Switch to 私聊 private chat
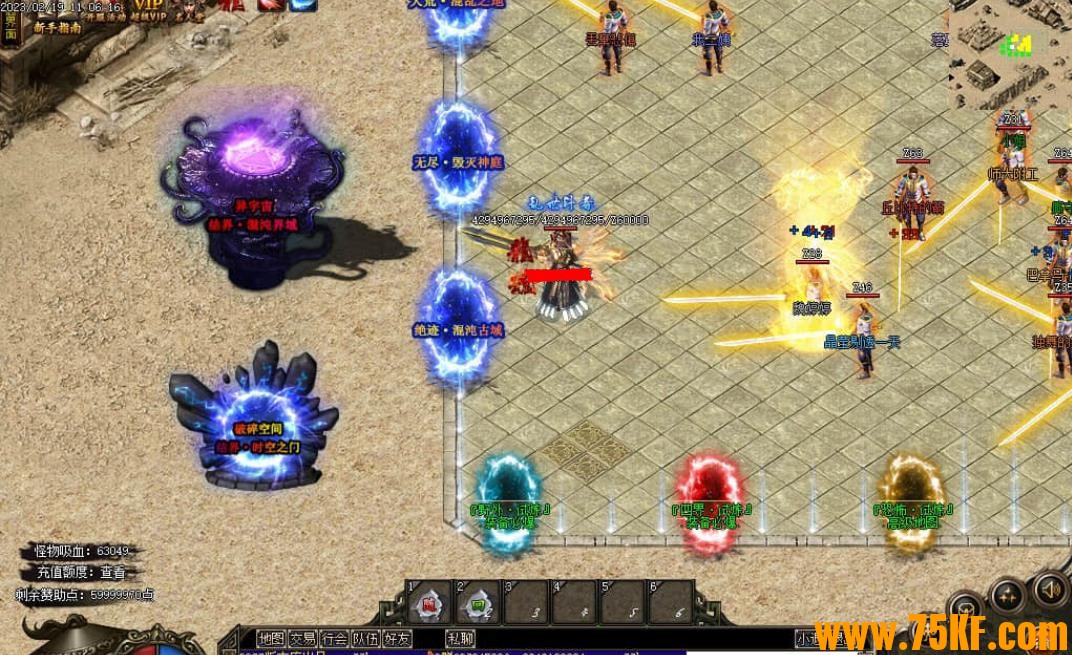The height and width of the screenshot is (655, 1072). 461,638
